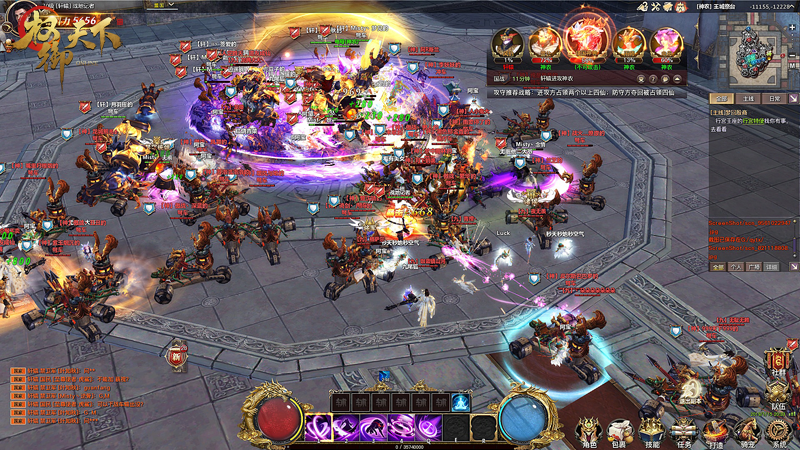Open the 系统 system menu
This screenshot has height=450, width=800.
778,428
